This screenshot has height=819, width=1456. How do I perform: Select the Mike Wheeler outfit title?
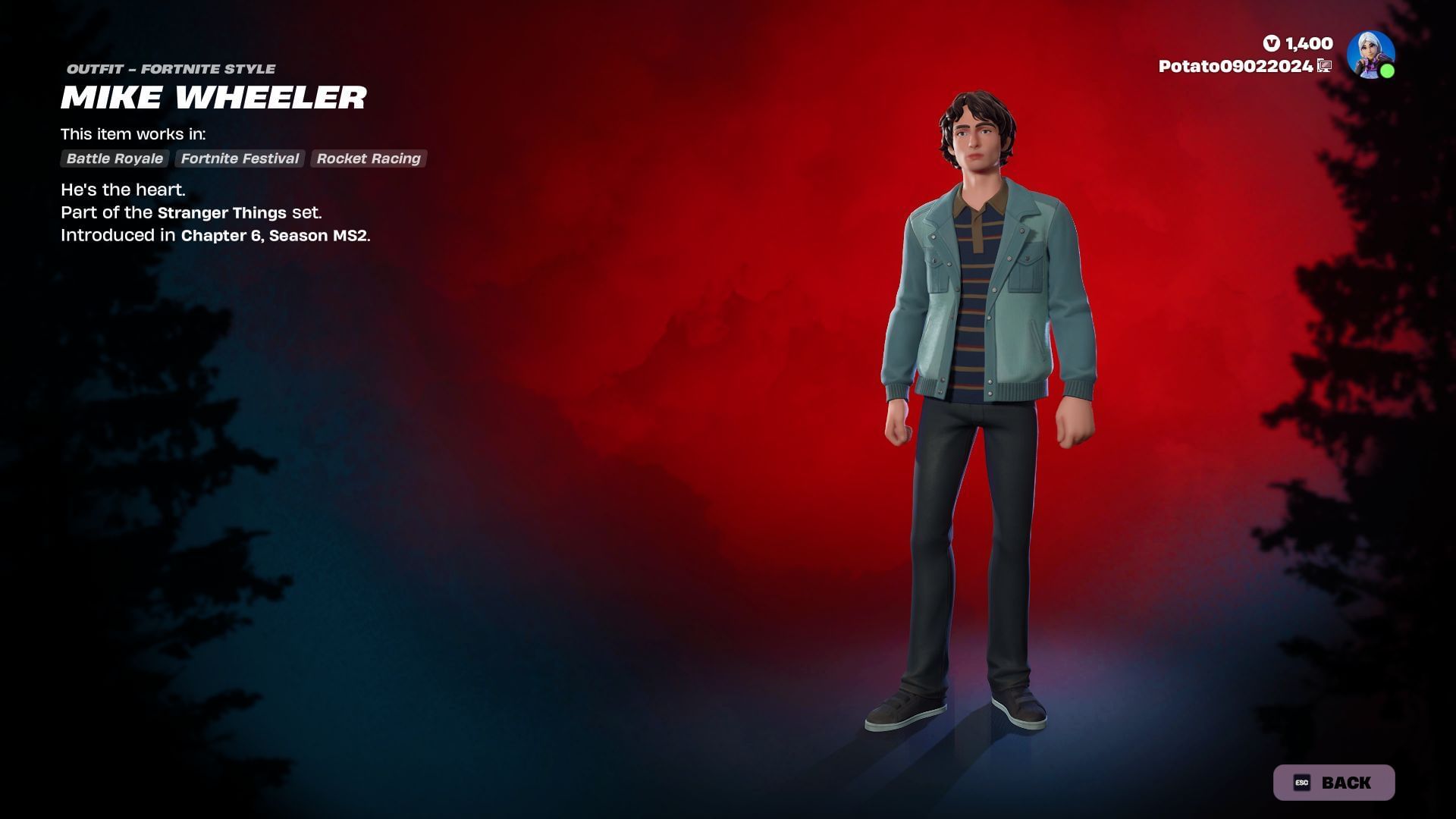[x=214, y=98]
